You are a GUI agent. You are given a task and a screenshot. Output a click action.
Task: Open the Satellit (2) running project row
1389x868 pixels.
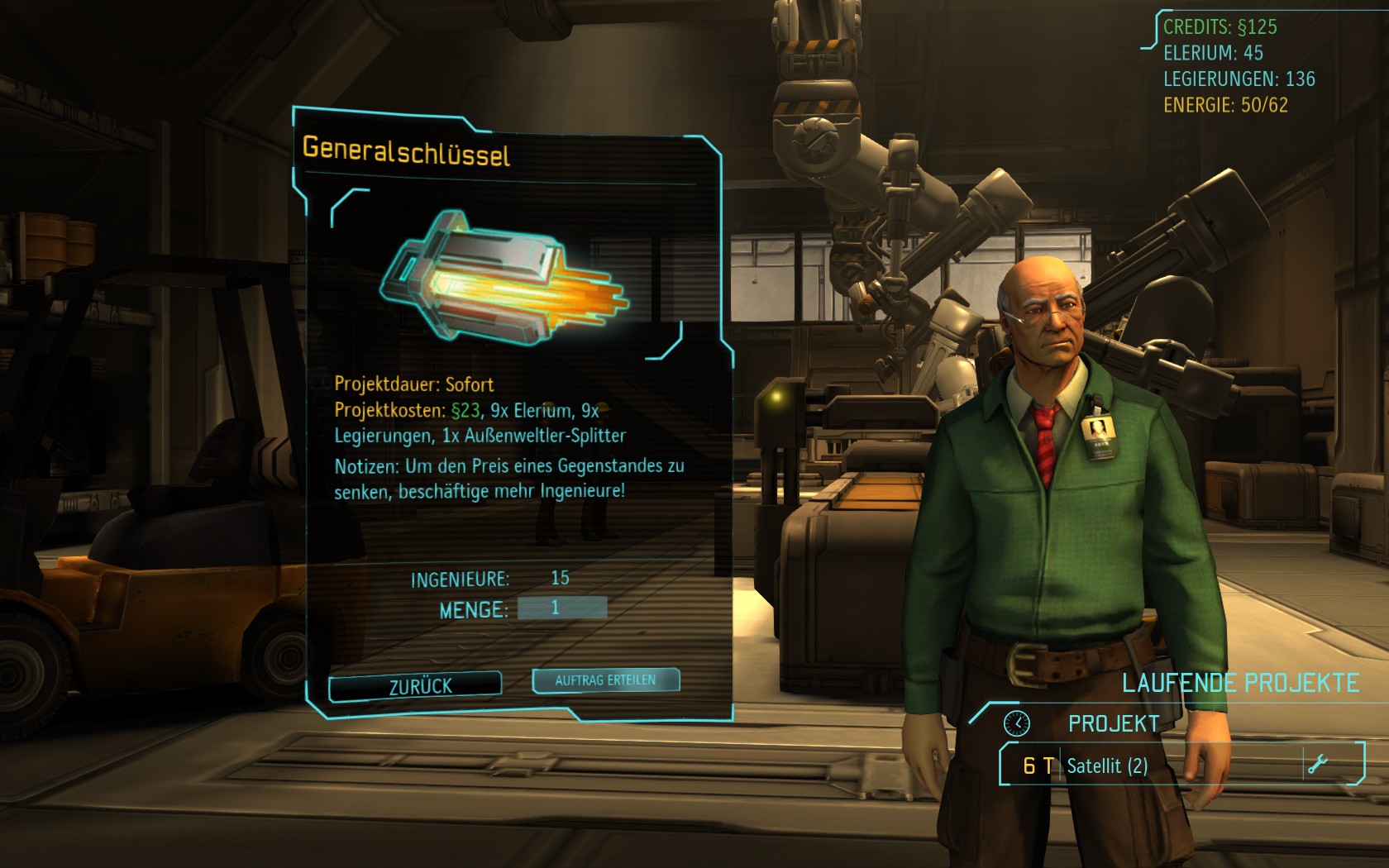click(1157, 765)
